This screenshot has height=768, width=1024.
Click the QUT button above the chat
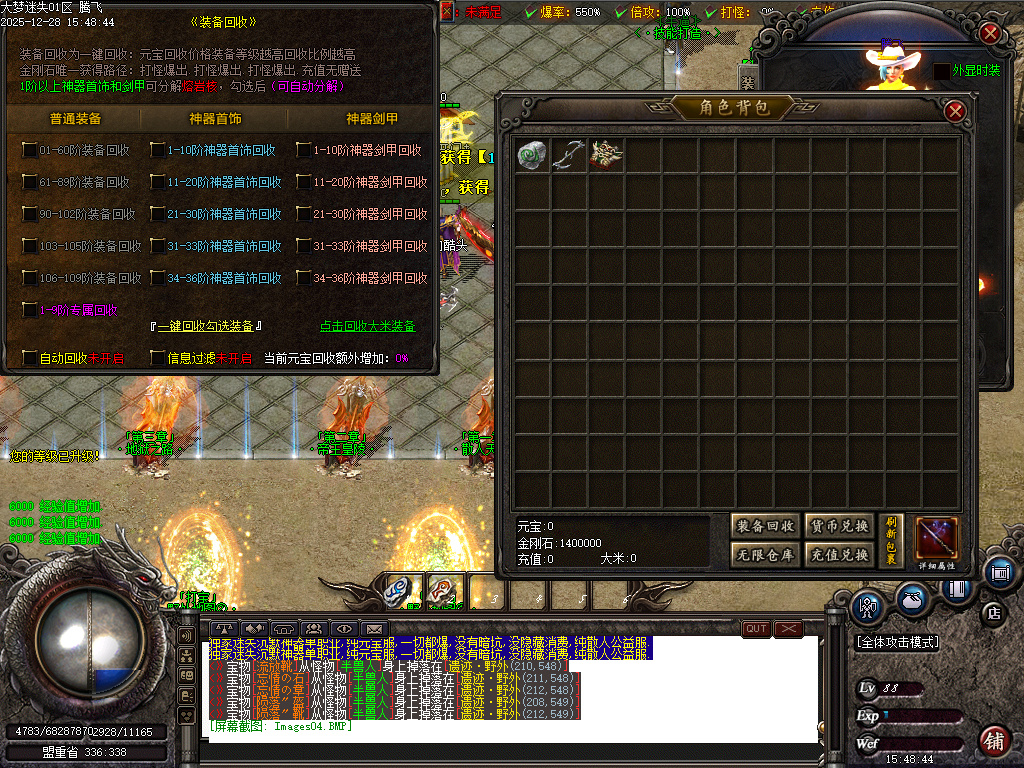click(756, 629)
